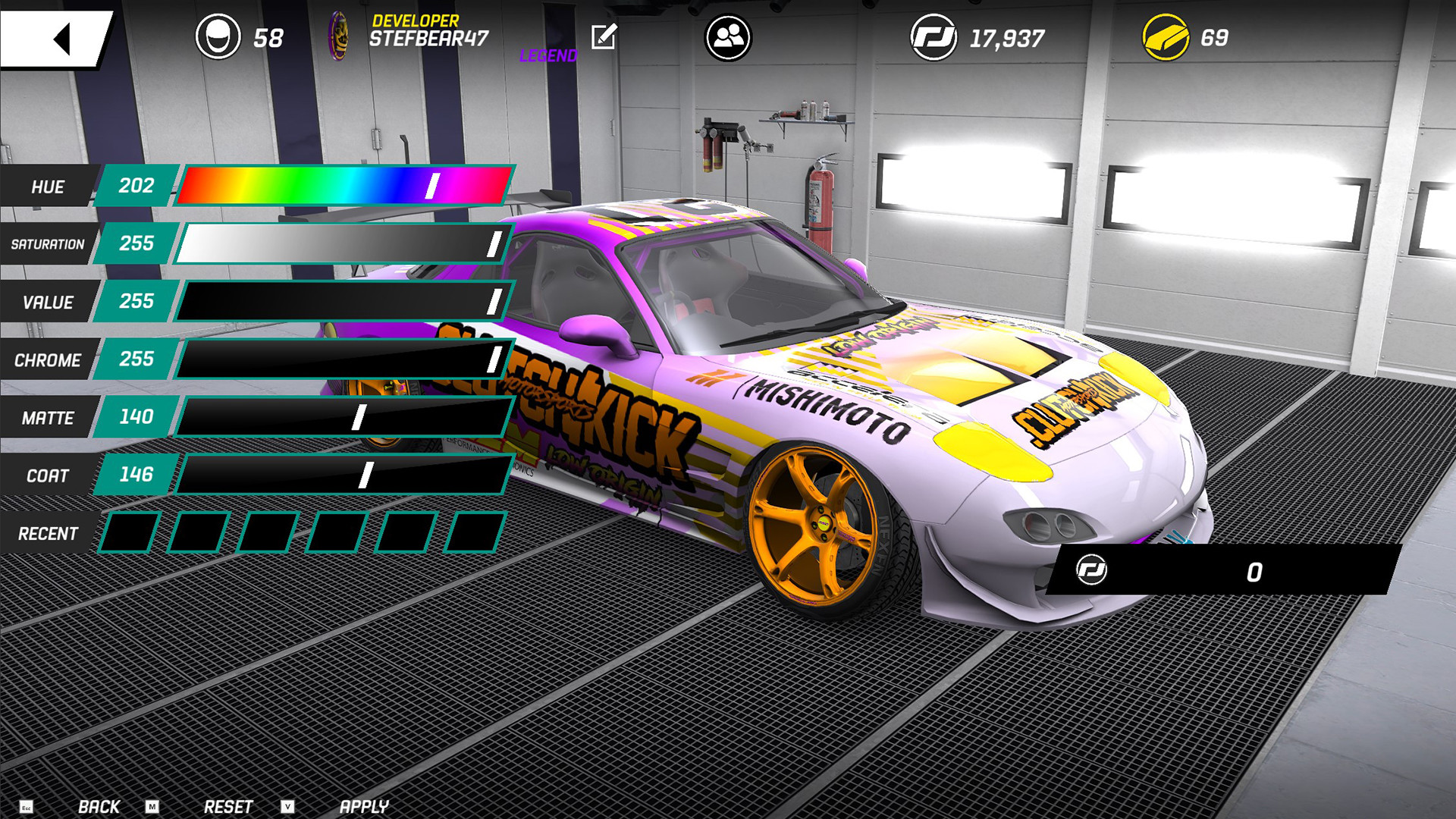Select the player profile avatar badge
Image resolution: width=1456 pixels, height=819 pixels.
click(338, 36)
